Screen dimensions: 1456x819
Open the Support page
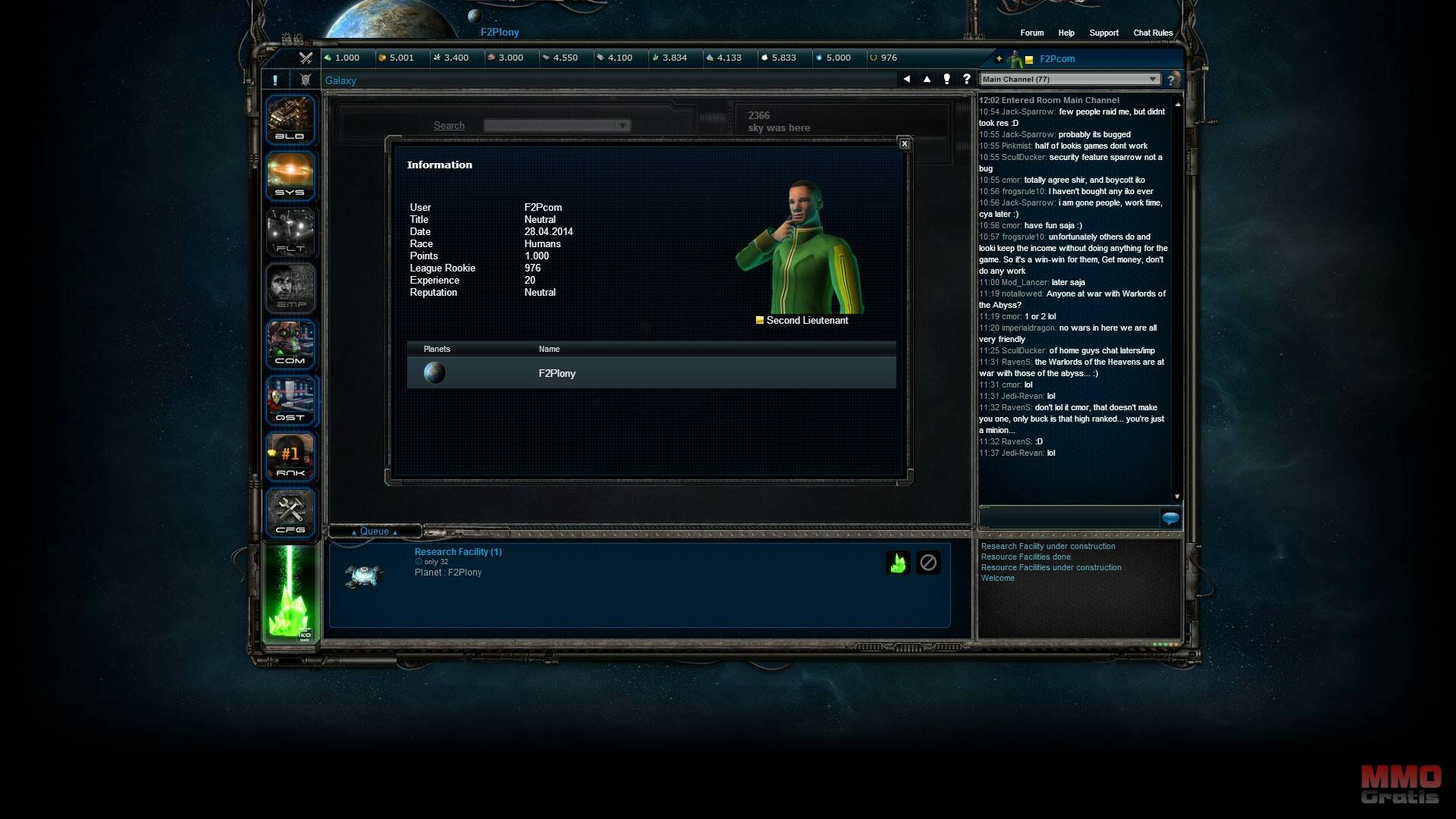pos(1103,33)
